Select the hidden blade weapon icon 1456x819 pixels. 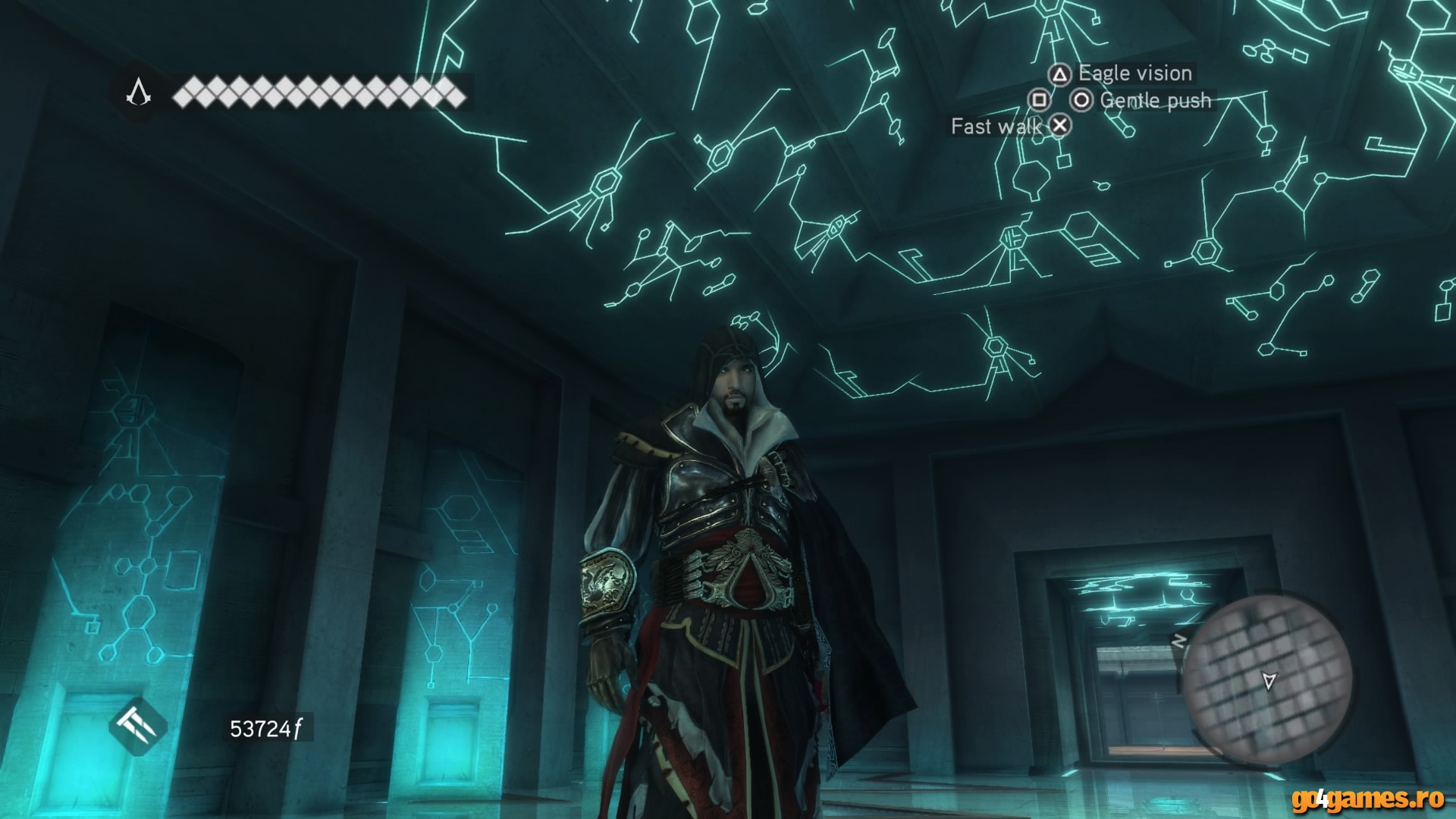pyautogui.click(x=137, y=727)
